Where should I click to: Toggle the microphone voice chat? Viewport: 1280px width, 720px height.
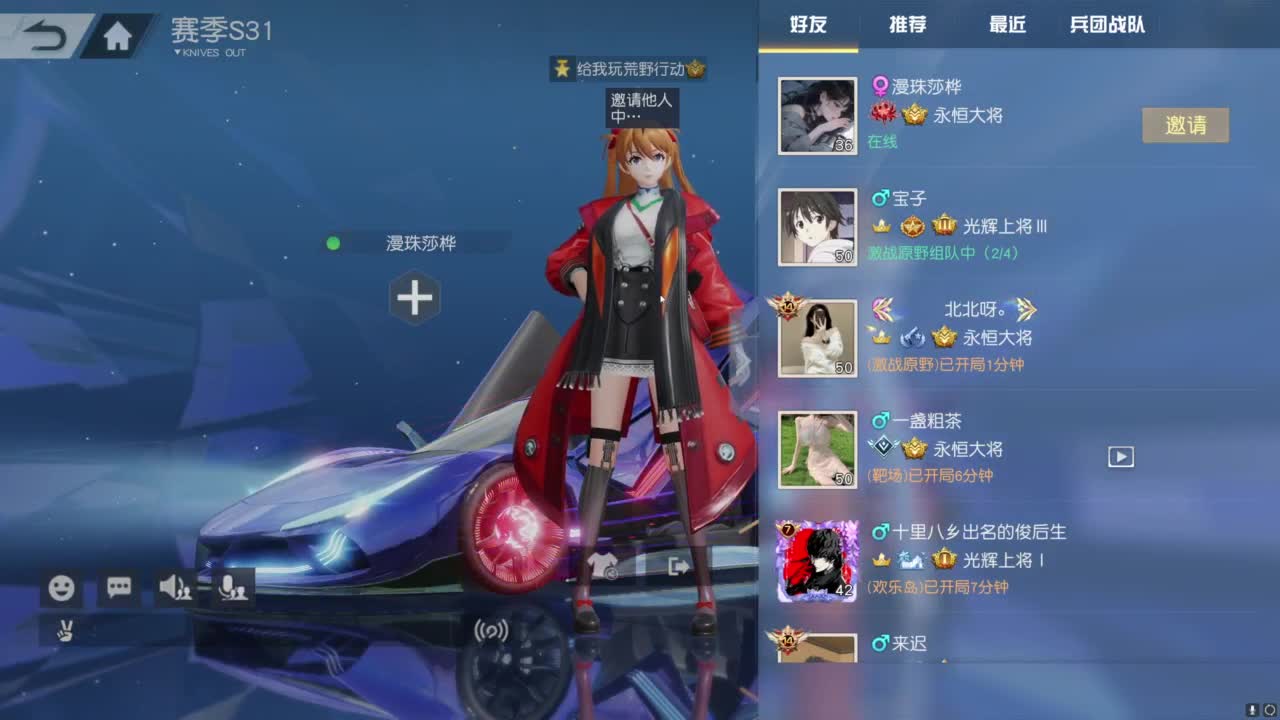click(231, 588)
